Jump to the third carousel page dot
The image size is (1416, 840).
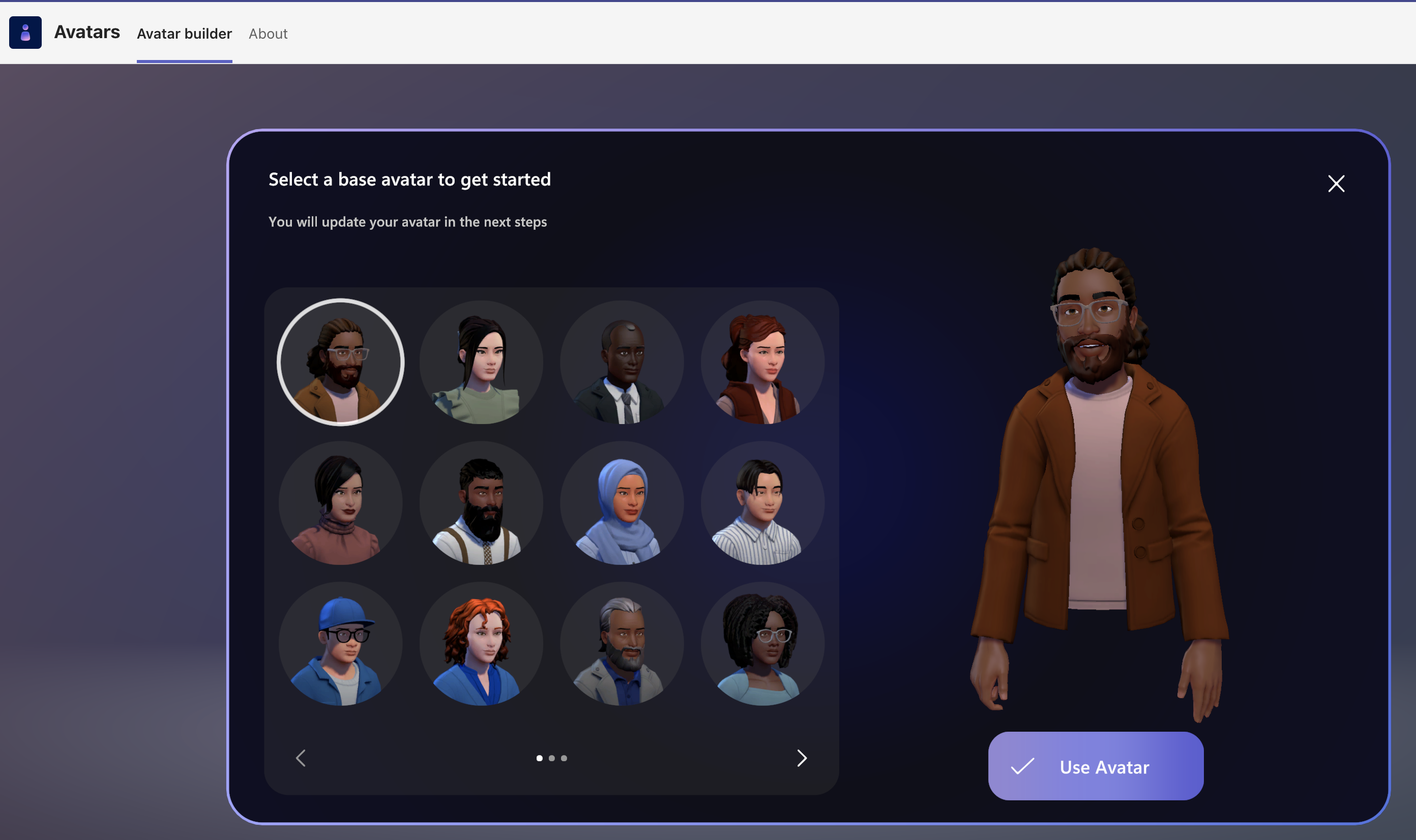pos(564,758)
